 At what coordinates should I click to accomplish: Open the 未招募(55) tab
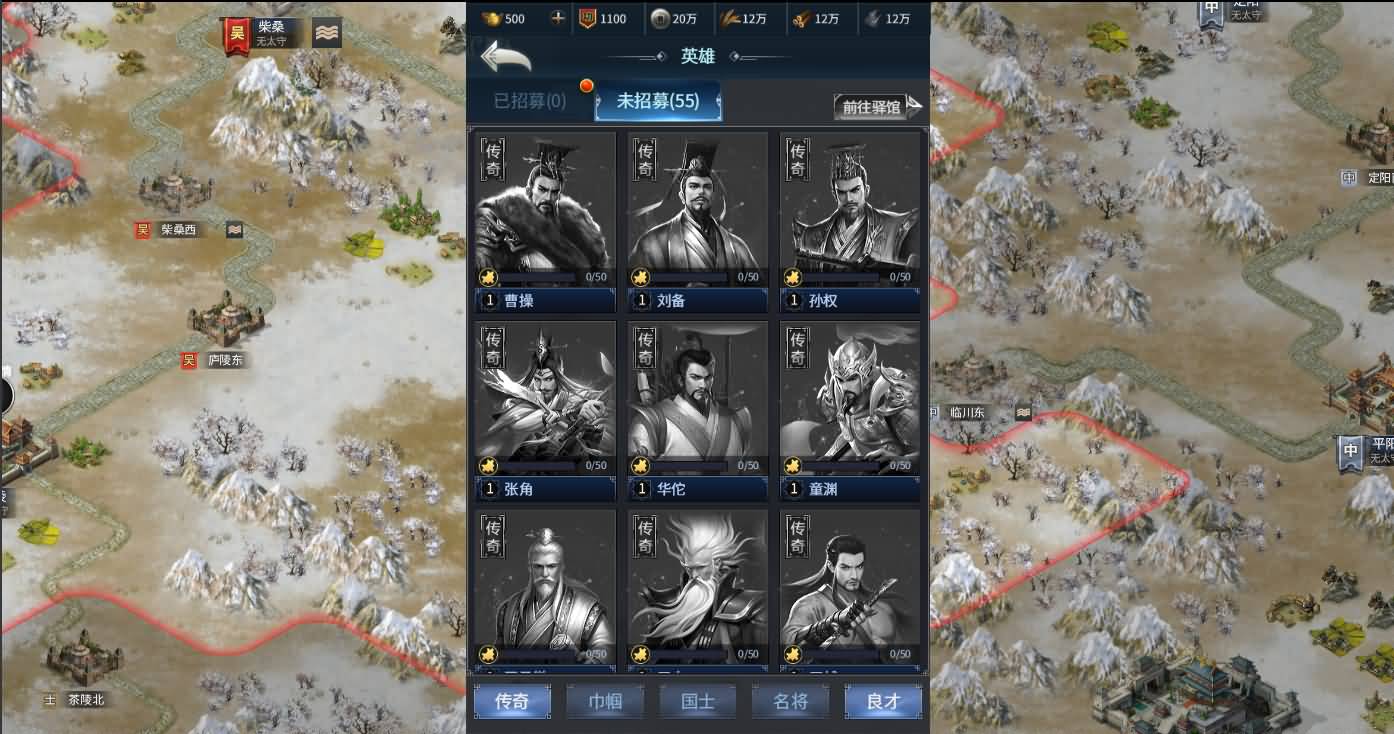[657, 102]
